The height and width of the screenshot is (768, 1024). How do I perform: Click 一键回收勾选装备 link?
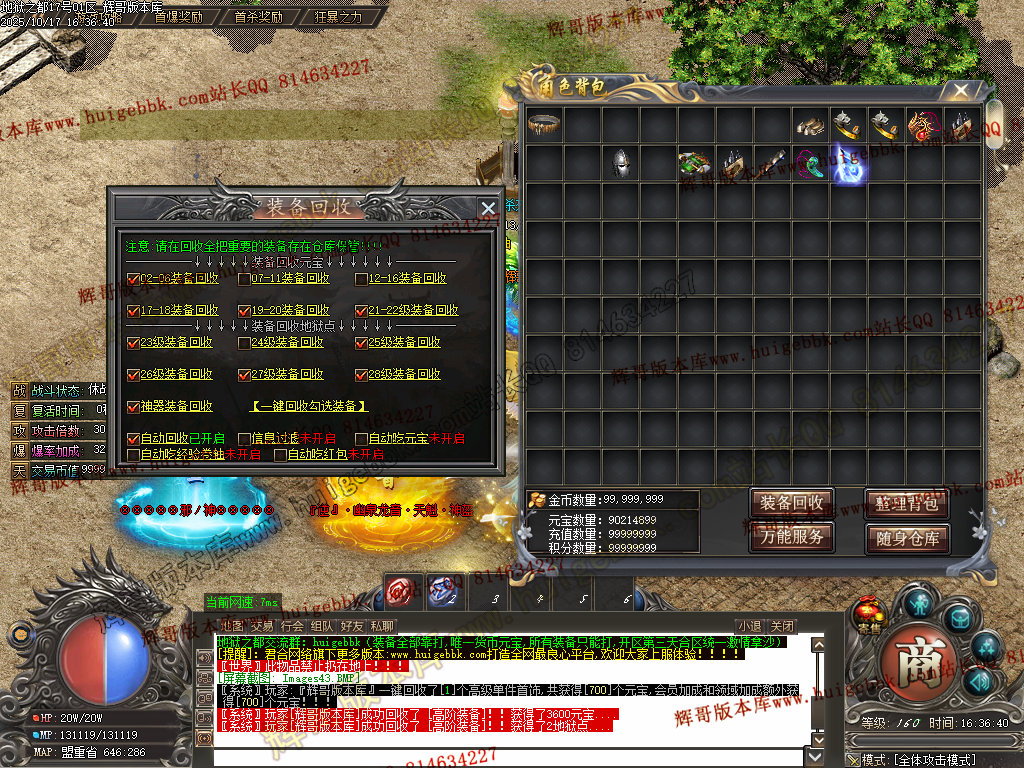coord(308,407)
